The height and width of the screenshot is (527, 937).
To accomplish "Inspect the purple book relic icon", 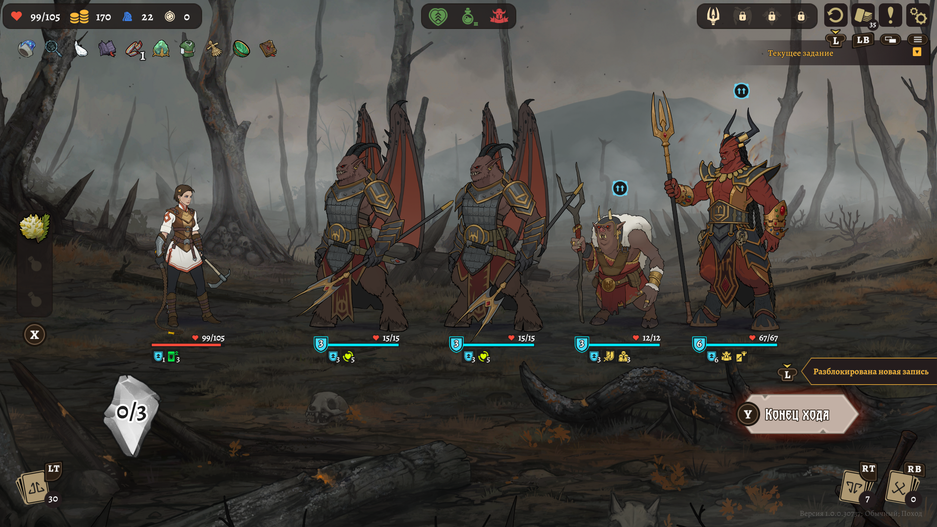I will pos(106,48).
